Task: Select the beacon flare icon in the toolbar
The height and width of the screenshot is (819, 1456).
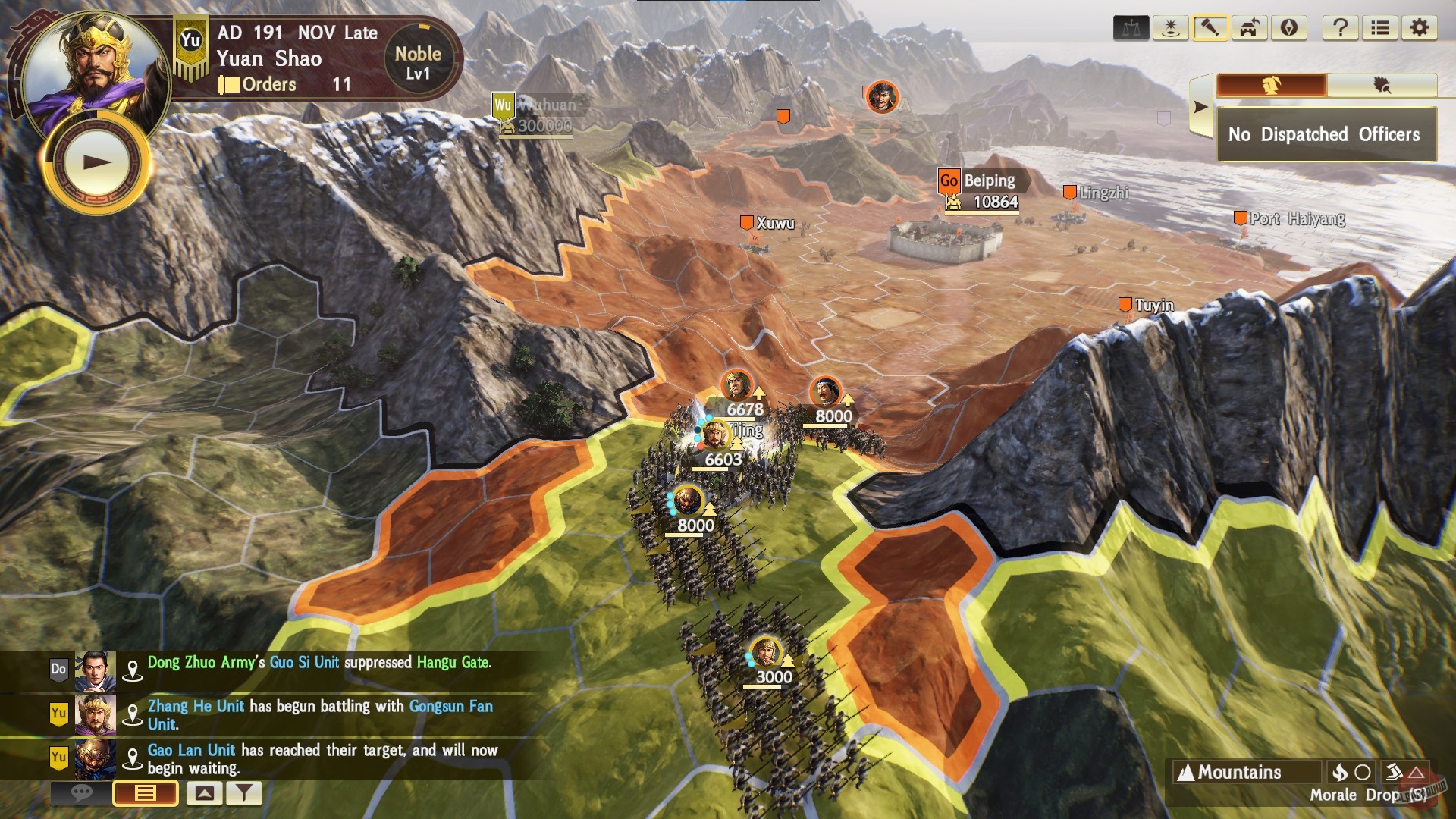Action: tap(1170, 28)
